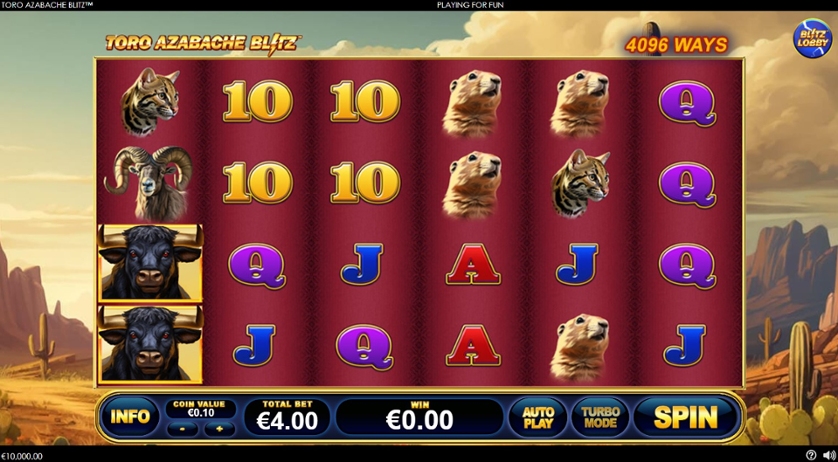Open the Info paytable

[x=130, y=417]
